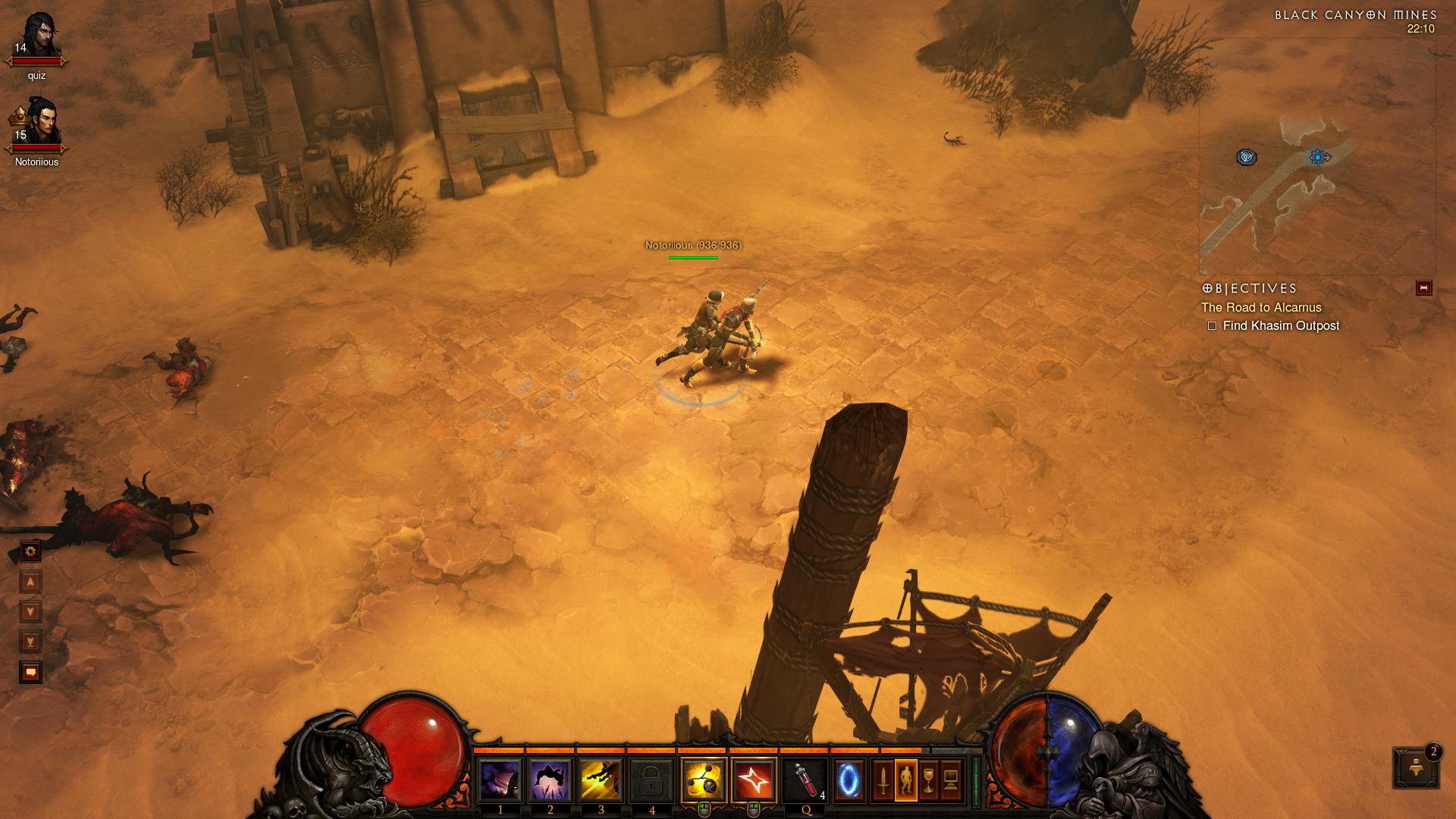The height and width of the screenshot is (819, 1456).
Task: Drink the red health potion
Action: pyautogui.click(x=805, y=780)
